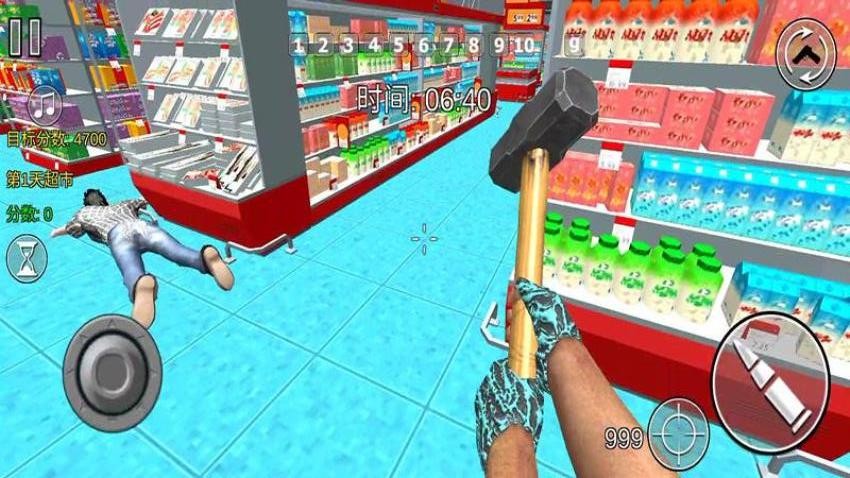Select weapon slot 1
Screen dimensions: 850x478
[x=298, y=45]
